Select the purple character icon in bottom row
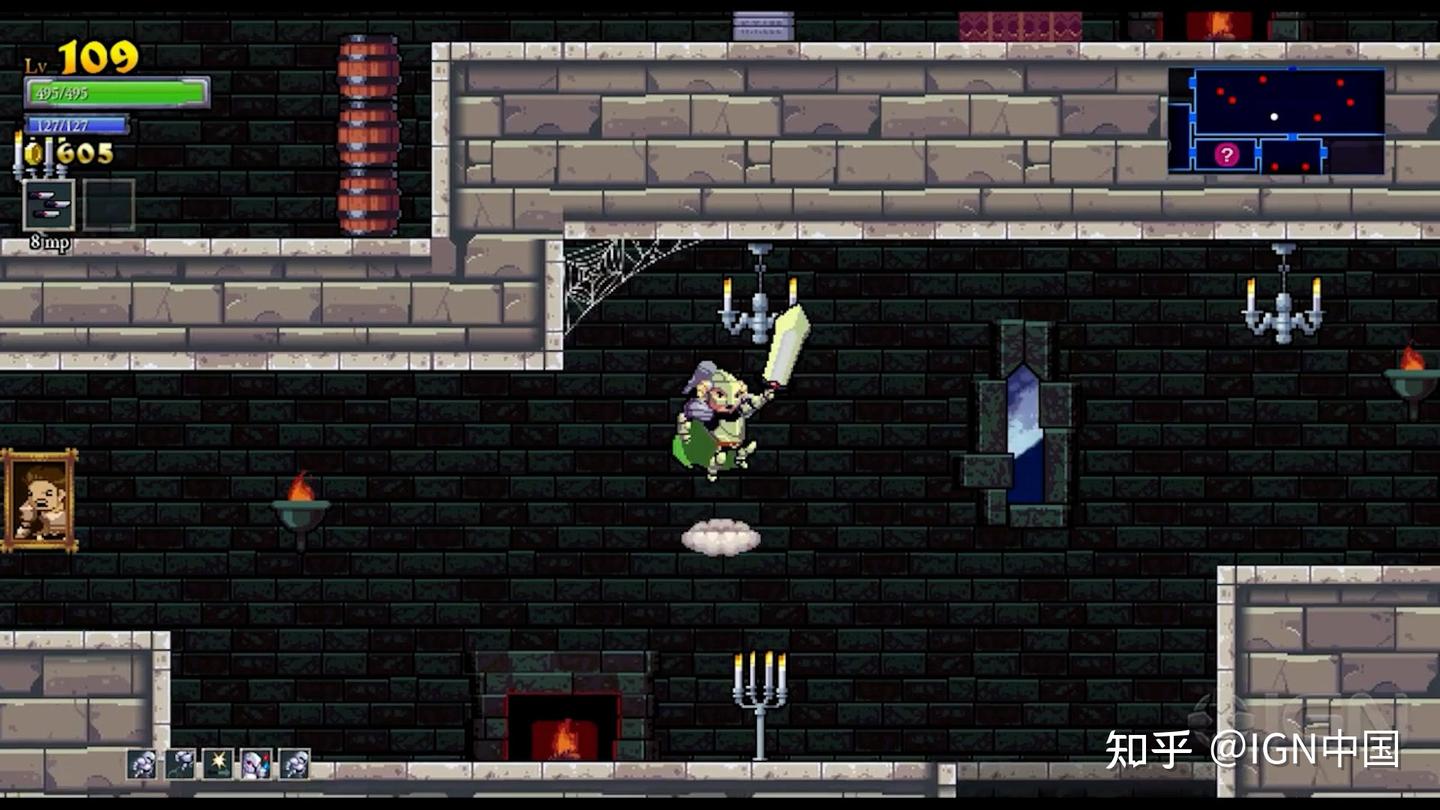 (255, 765)
